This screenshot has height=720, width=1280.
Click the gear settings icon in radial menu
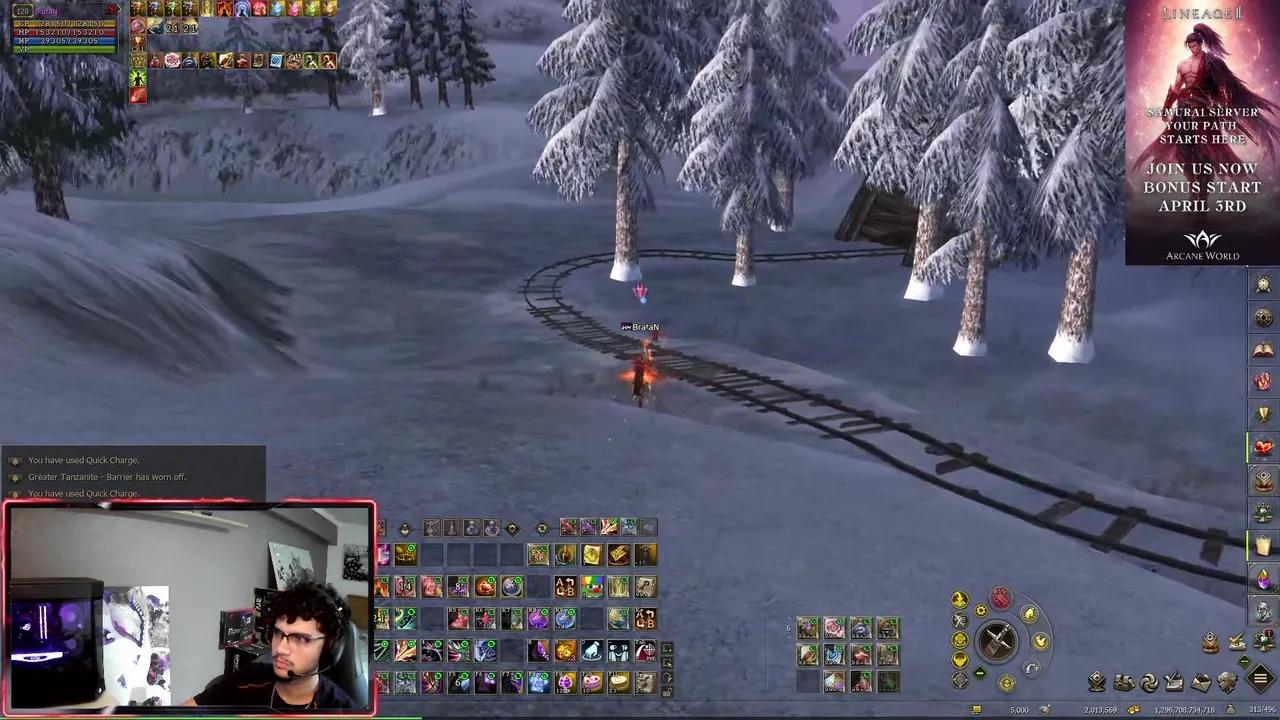click(980, 610)
